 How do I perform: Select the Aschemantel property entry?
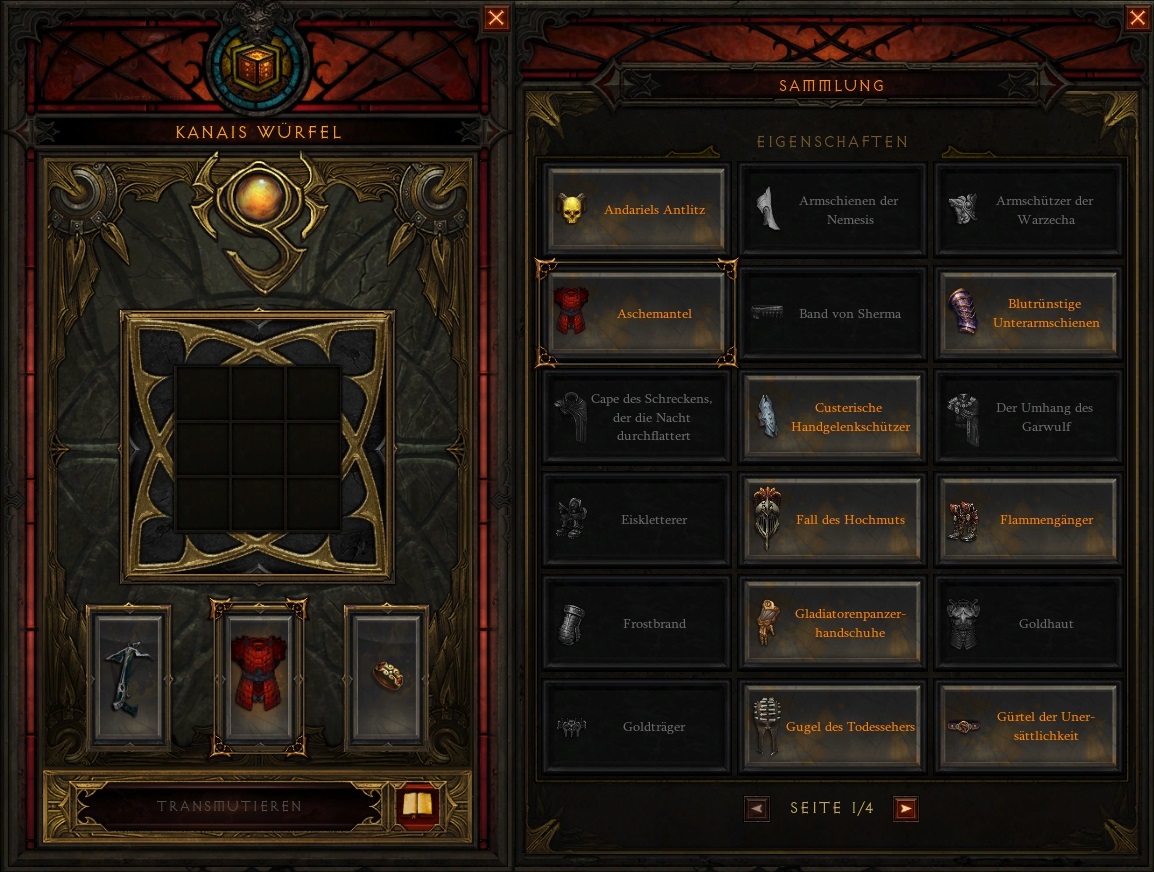coord(636,314)
